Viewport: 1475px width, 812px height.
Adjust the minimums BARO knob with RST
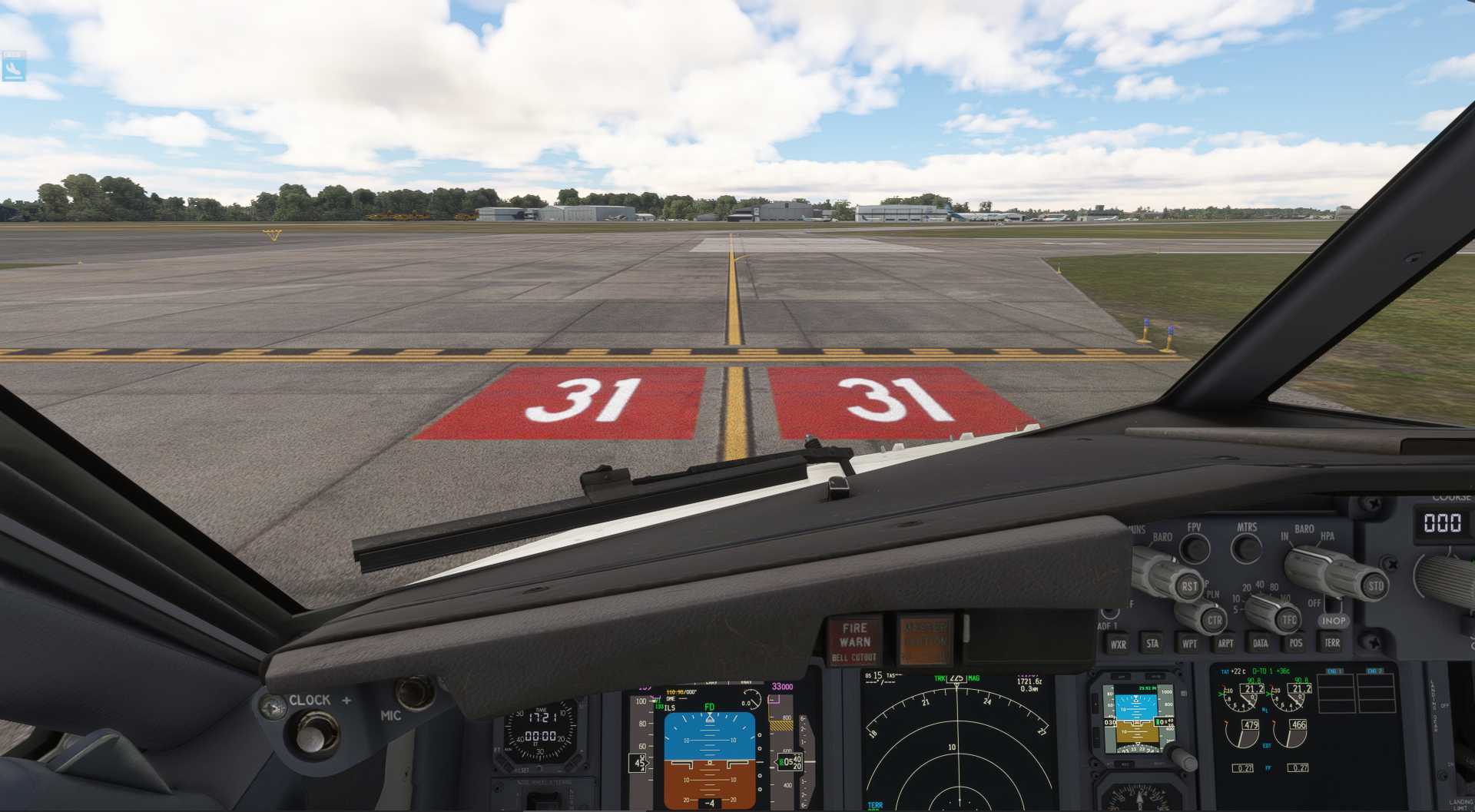coord(1190,586)
